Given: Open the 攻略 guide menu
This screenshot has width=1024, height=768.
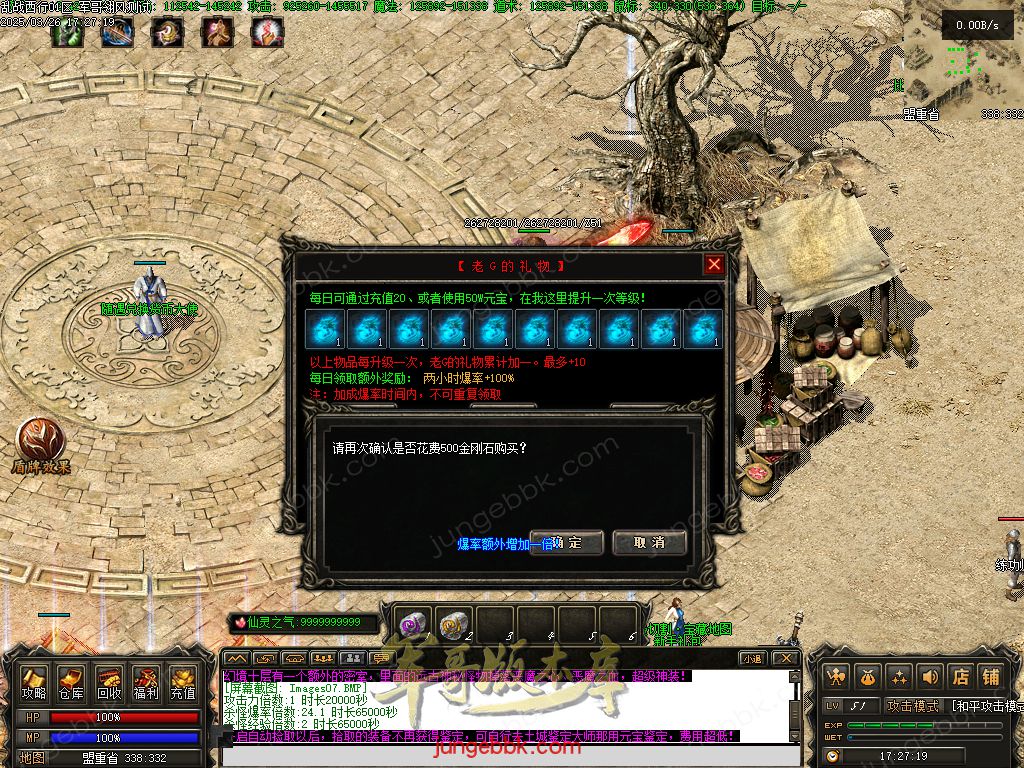Looking at the screenshot, I should tap(34, 682).
